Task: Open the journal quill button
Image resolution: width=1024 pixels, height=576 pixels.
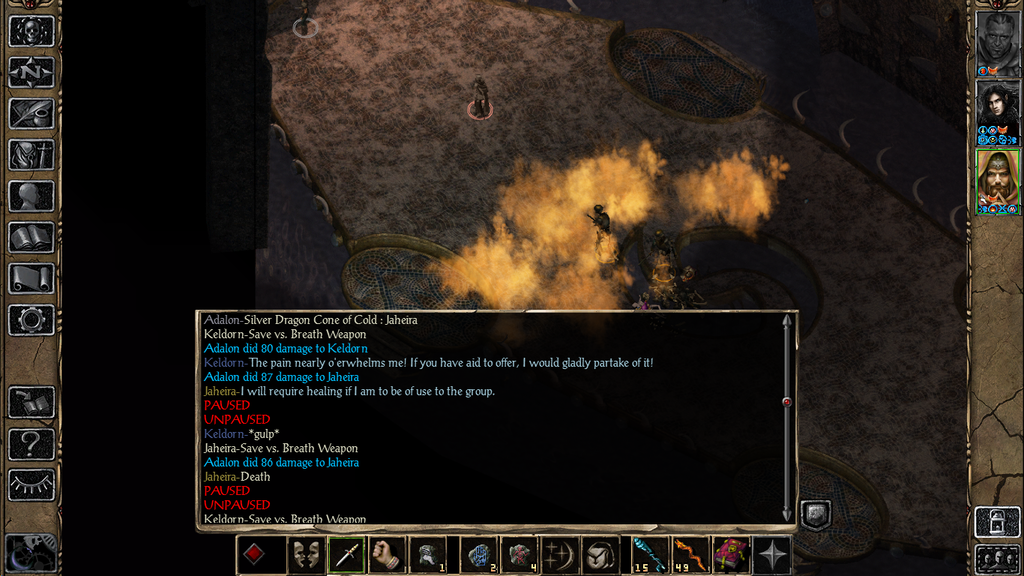Action: pyautogui.click(x=31, y=113)
